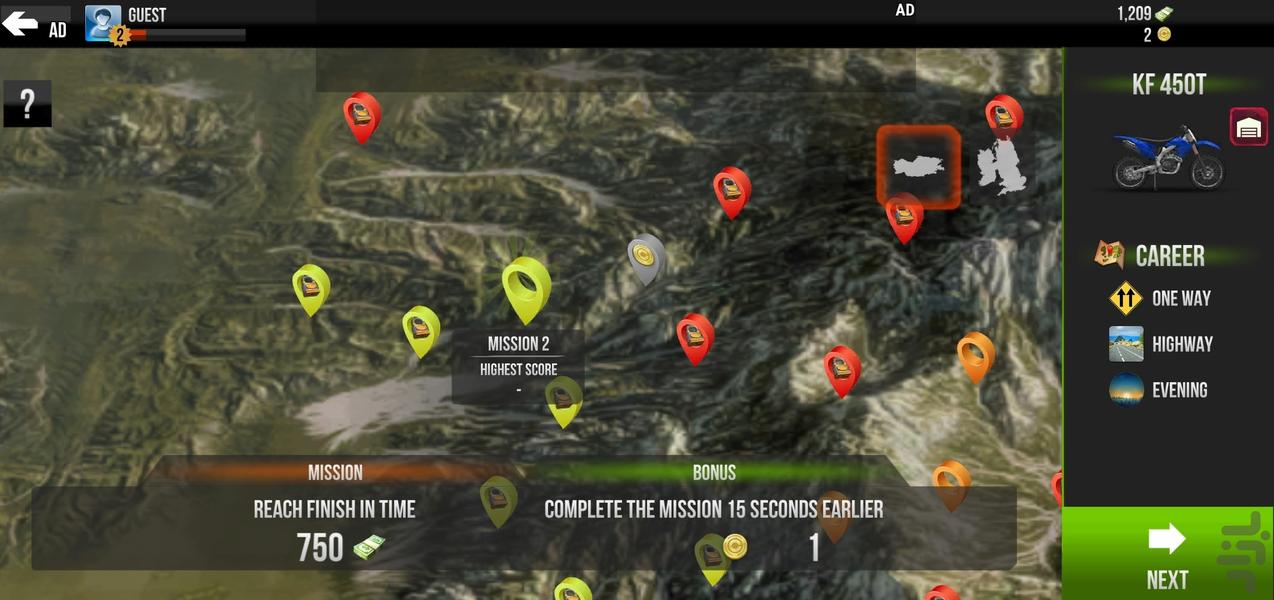Click the green Next button
The height and width of the screenshot is (600, 1274).
pos(1166,554)
